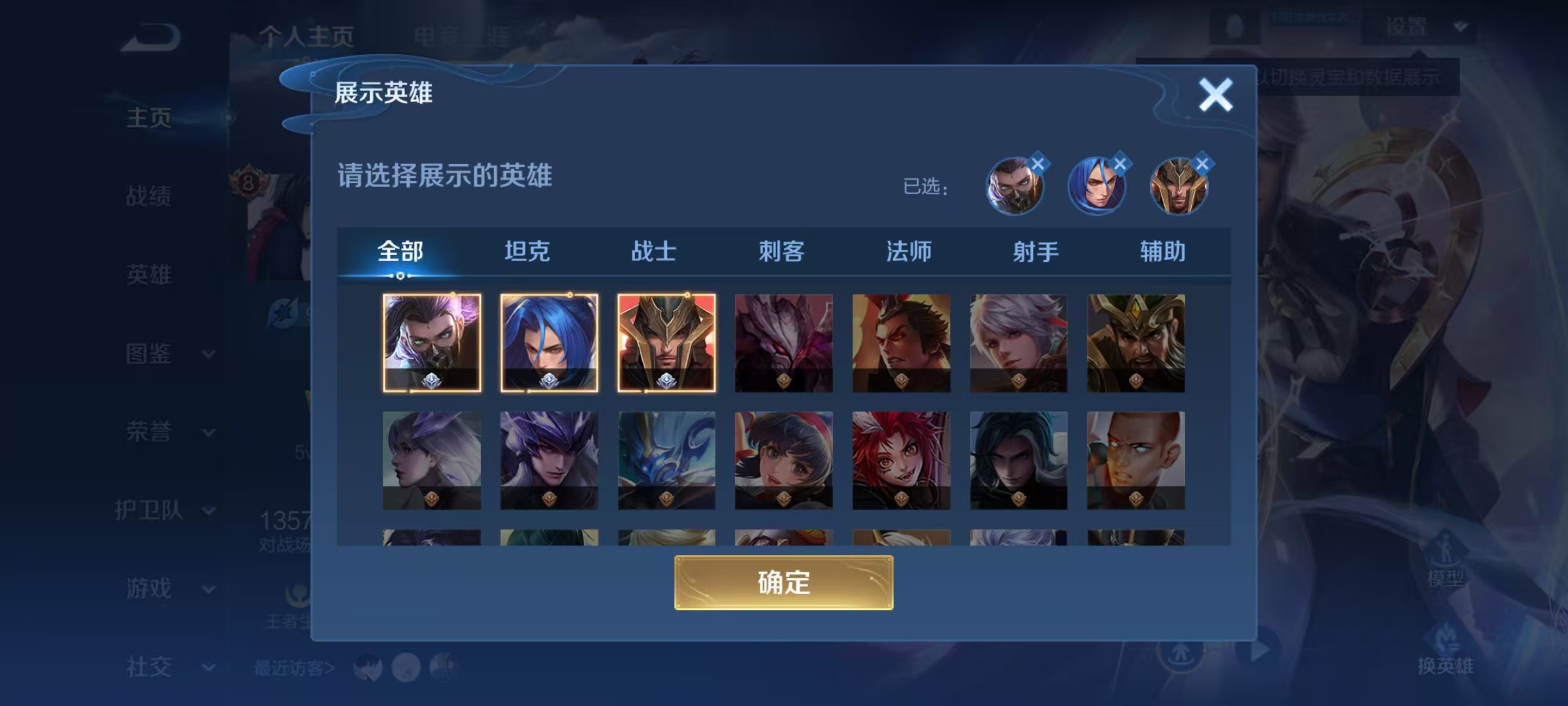Click the dragon-like hero thumbnail in first row

pyautogui.click(x=784, y=343)
